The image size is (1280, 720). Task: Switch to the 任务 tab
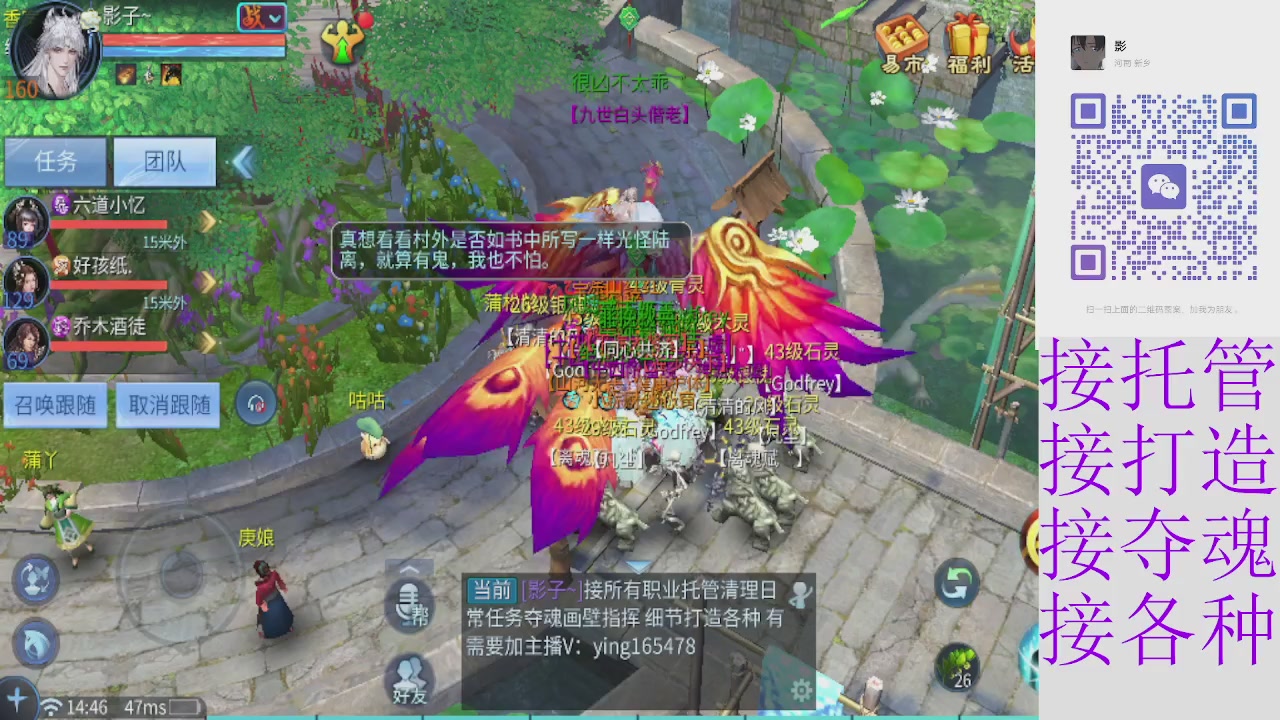coord(55,162)
